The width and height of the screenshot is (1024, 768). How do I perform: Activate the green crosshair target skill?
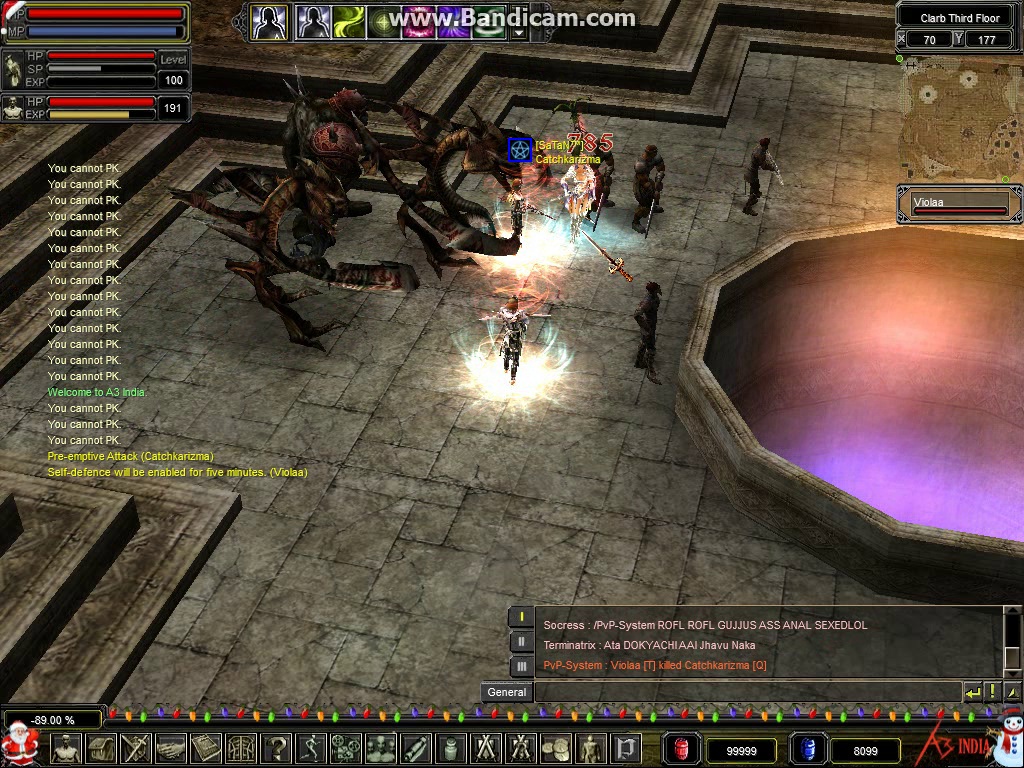coord(384,21)
